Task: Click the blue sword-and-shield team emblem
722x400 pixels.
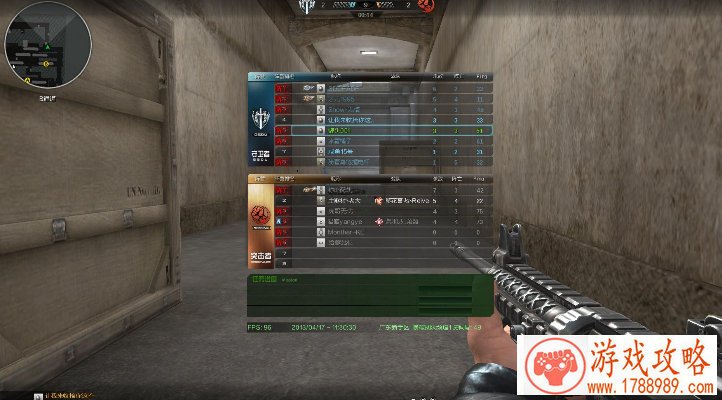Action: [x=260, y=116]
